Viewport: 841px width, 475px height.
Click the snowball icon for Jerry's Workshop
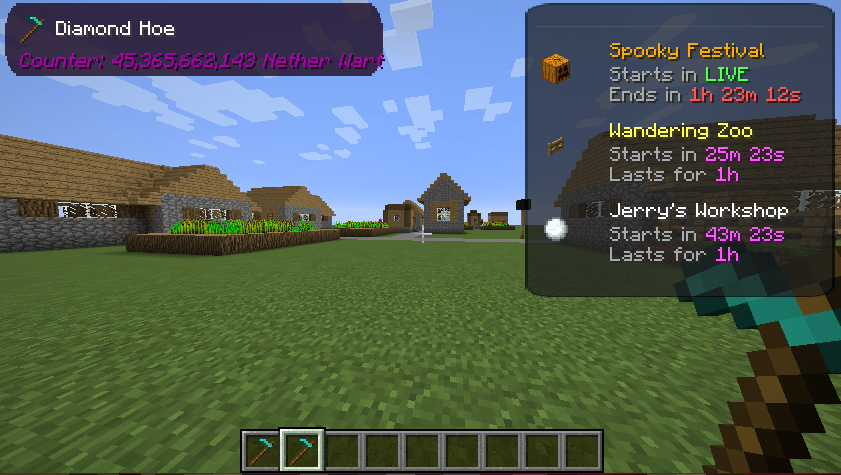coord(554,229)
